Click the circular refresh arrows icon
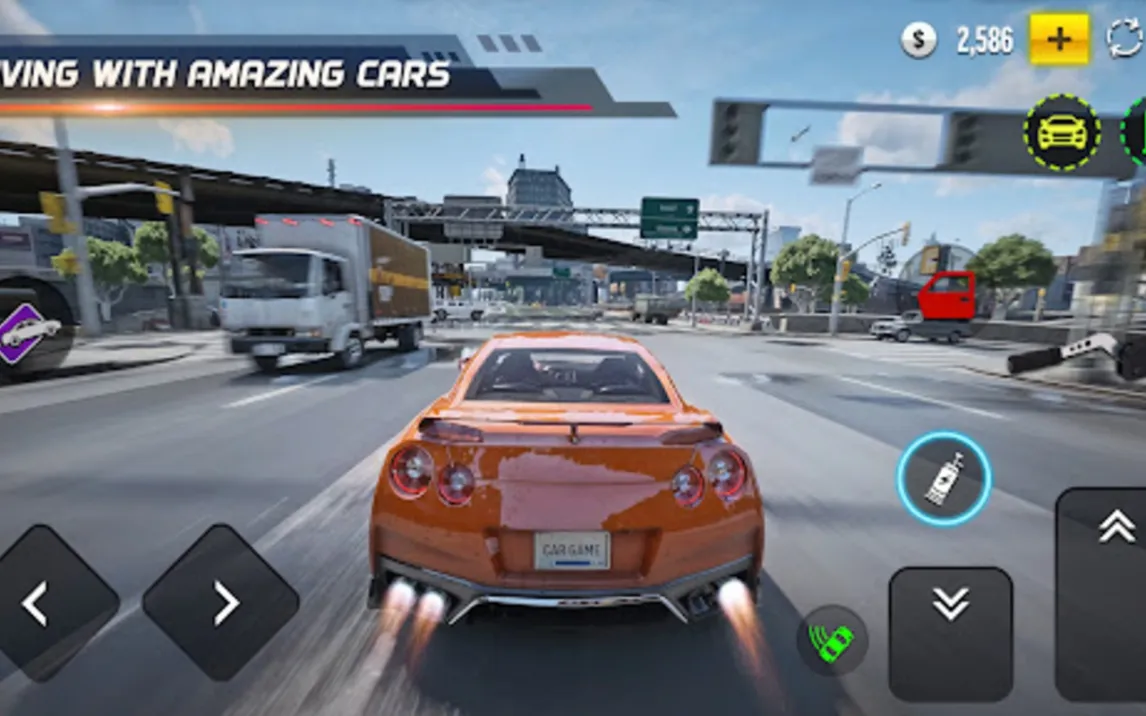Image resolution: width=1146 pixels, height=716 pixels. (1126, 40)
